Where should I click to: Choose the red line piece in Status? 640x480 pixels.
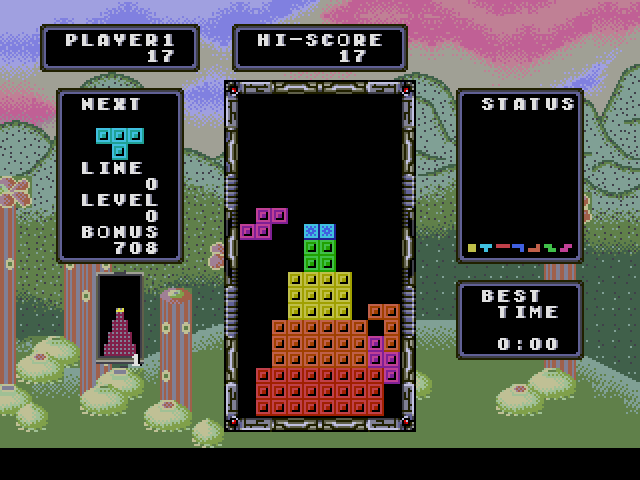point(503,246)
